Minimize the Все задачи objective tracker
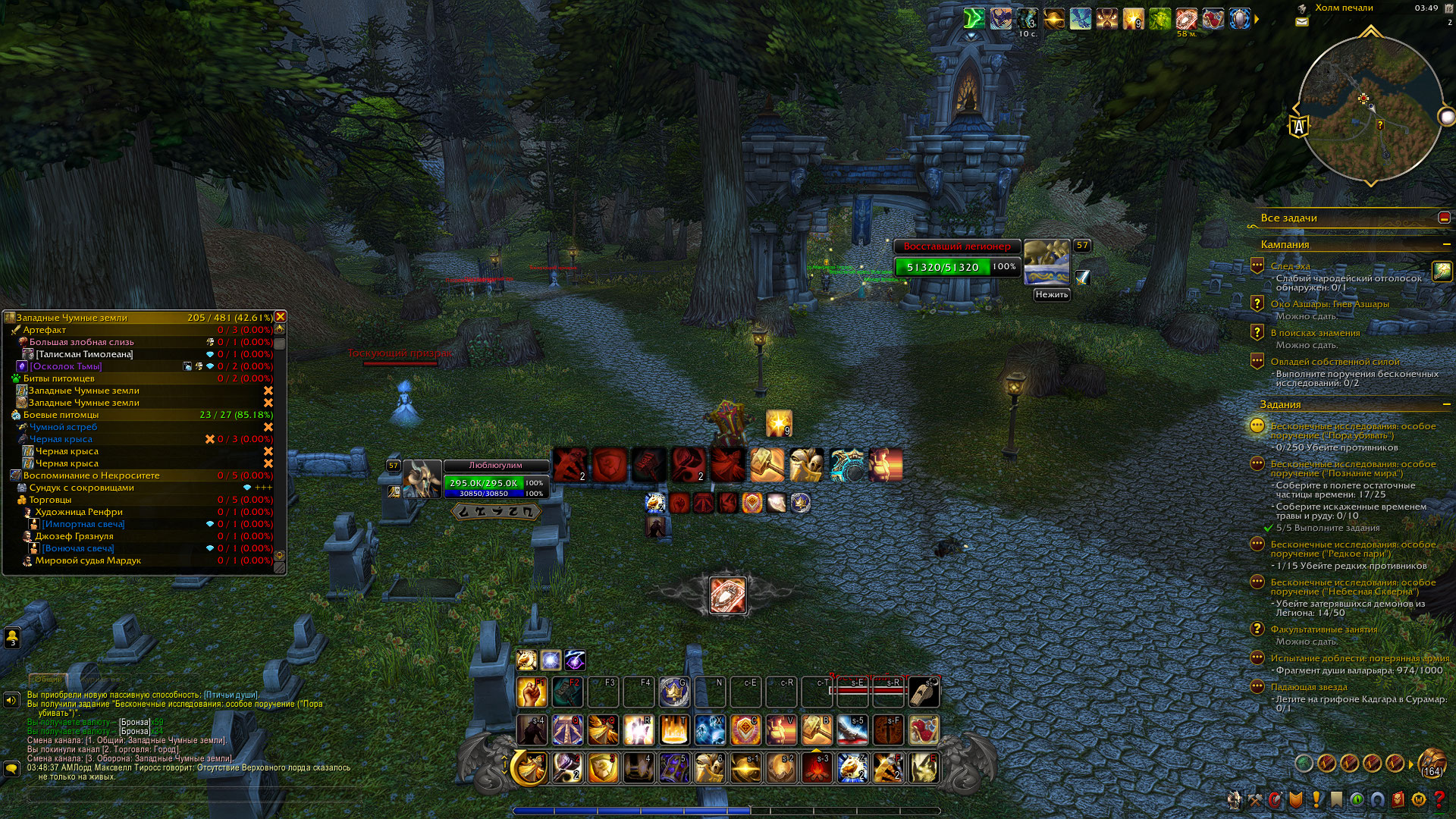Image resolution: width=1456 pixels, height=819 pixels. (x=1444, y=218)
